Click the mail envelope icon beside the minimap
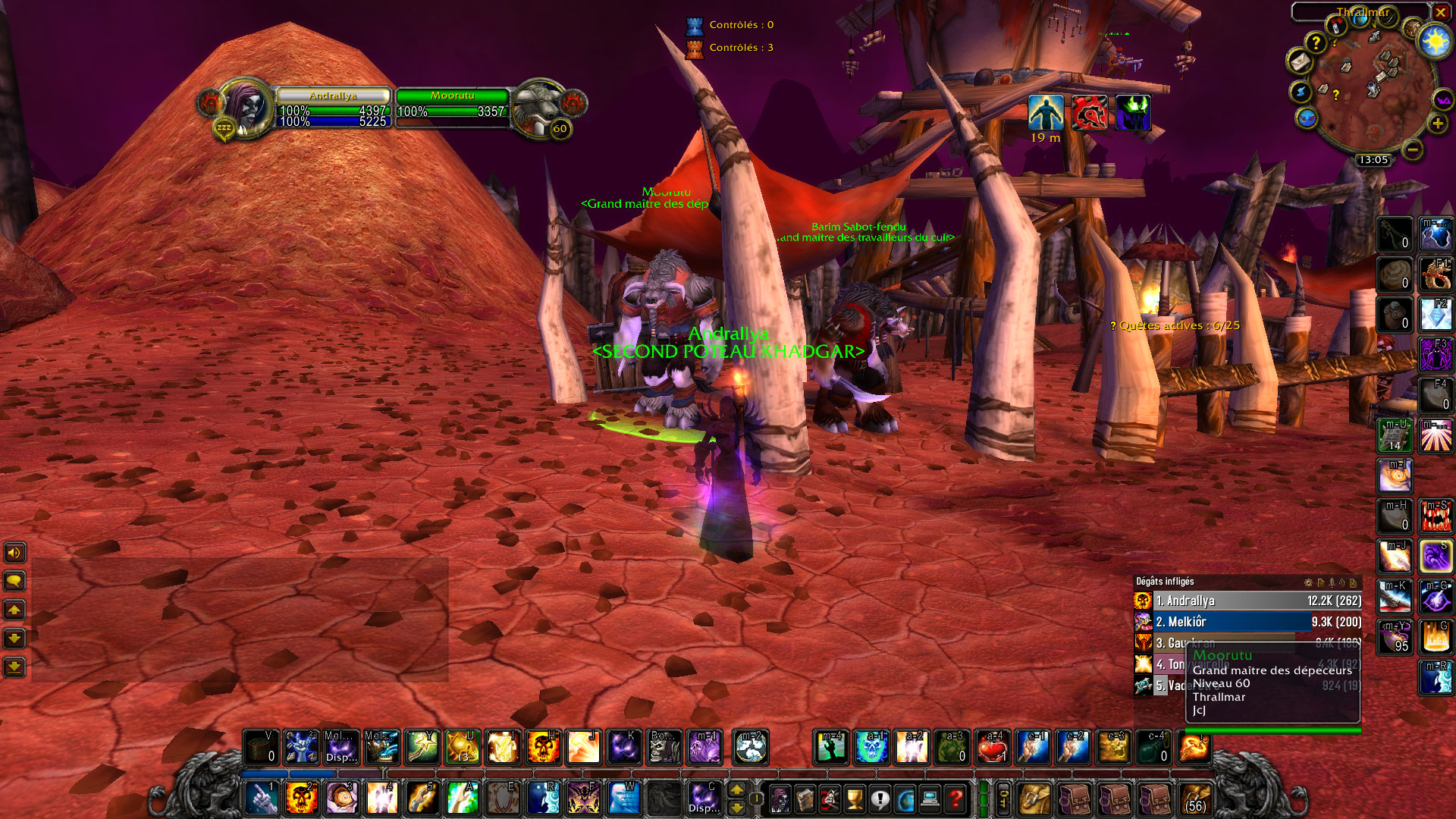 1301,62
